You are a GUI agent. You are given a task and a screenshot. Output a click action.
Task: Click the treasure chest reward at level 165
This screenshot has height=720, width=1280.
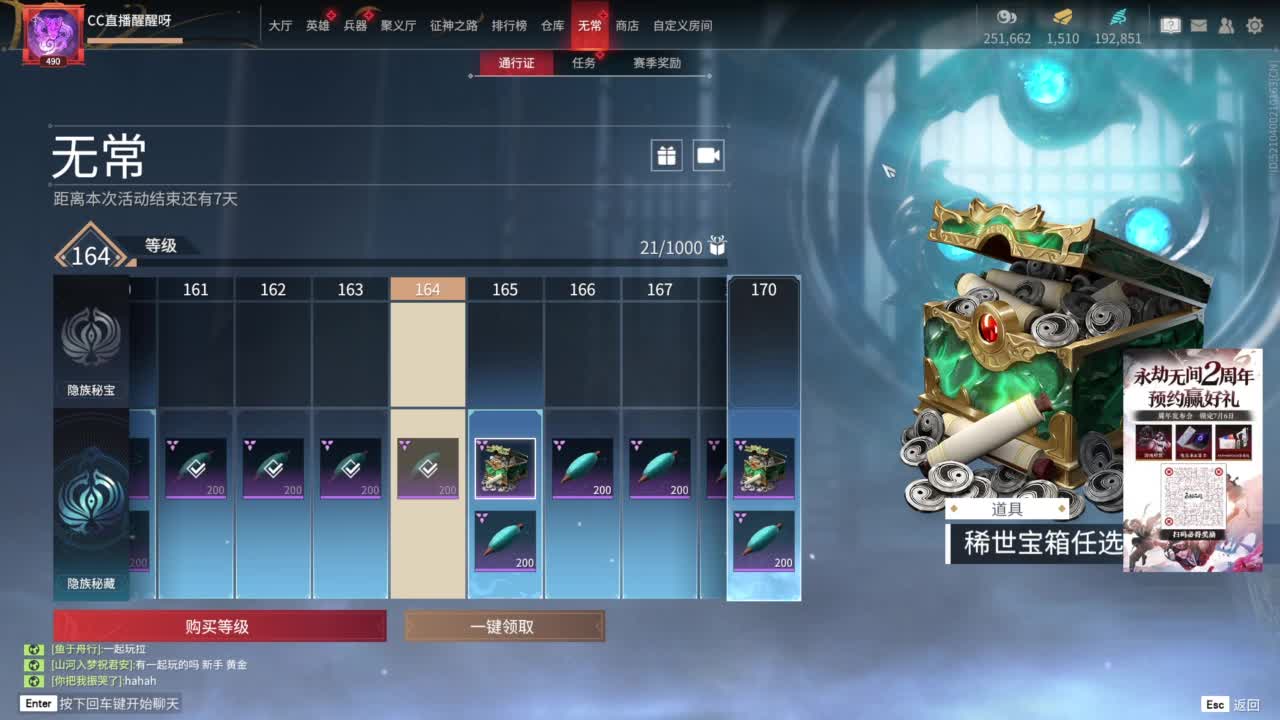tap(504, 467)
